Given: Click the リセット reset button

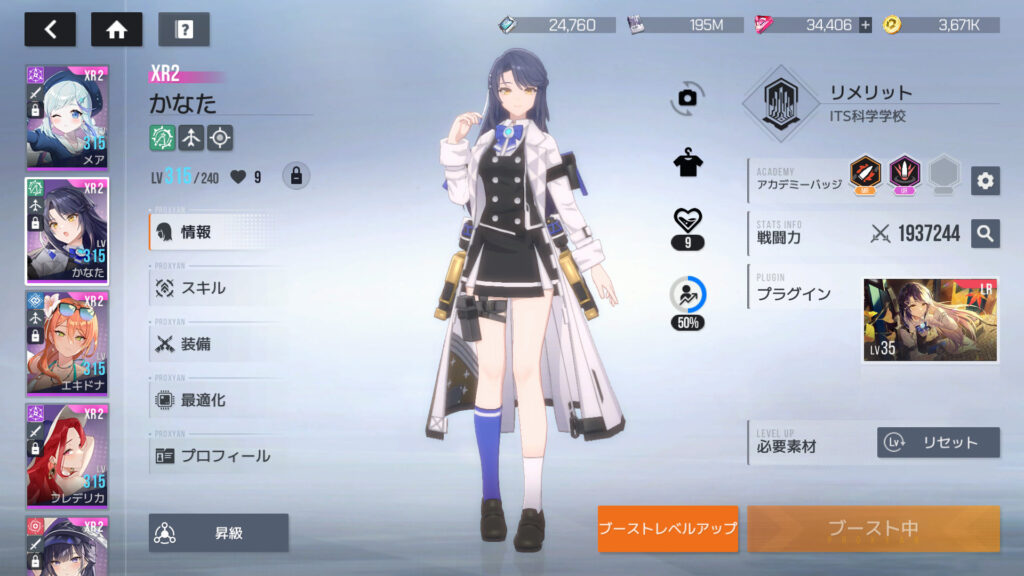Looking at the screenshot, I should click(938, 442).
